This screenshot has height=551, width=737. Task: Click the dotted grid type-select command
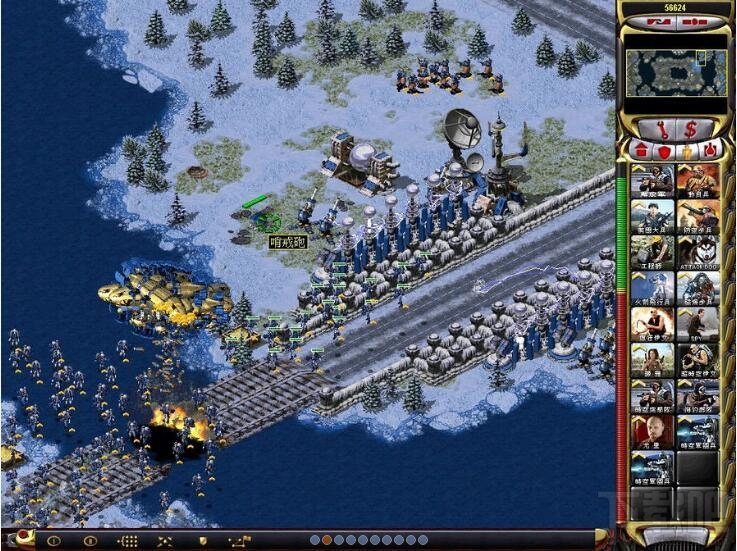(x=129, y=541)
